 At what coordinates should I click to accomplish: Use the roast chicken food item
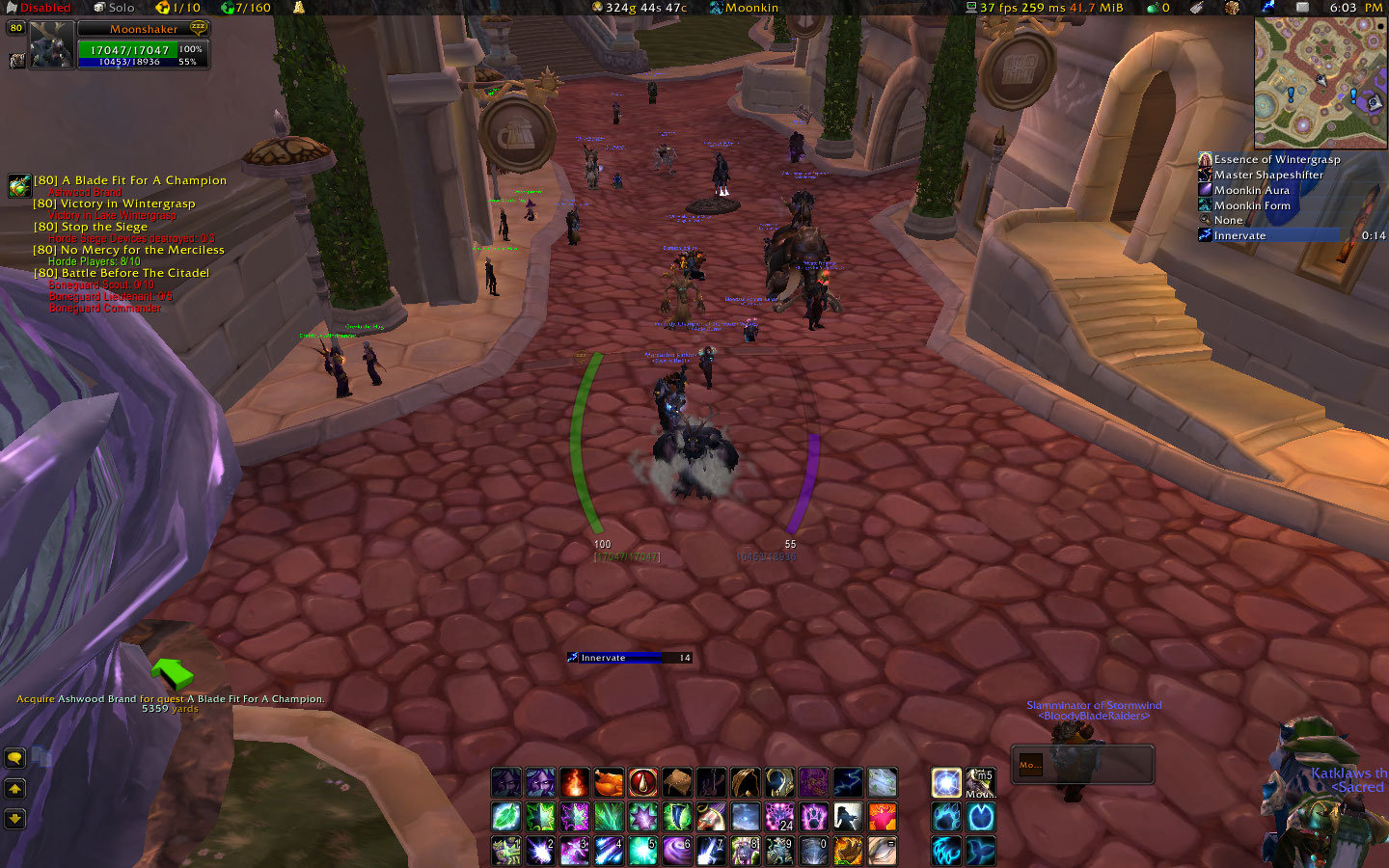pyautogui.click(x=609, y=783)
